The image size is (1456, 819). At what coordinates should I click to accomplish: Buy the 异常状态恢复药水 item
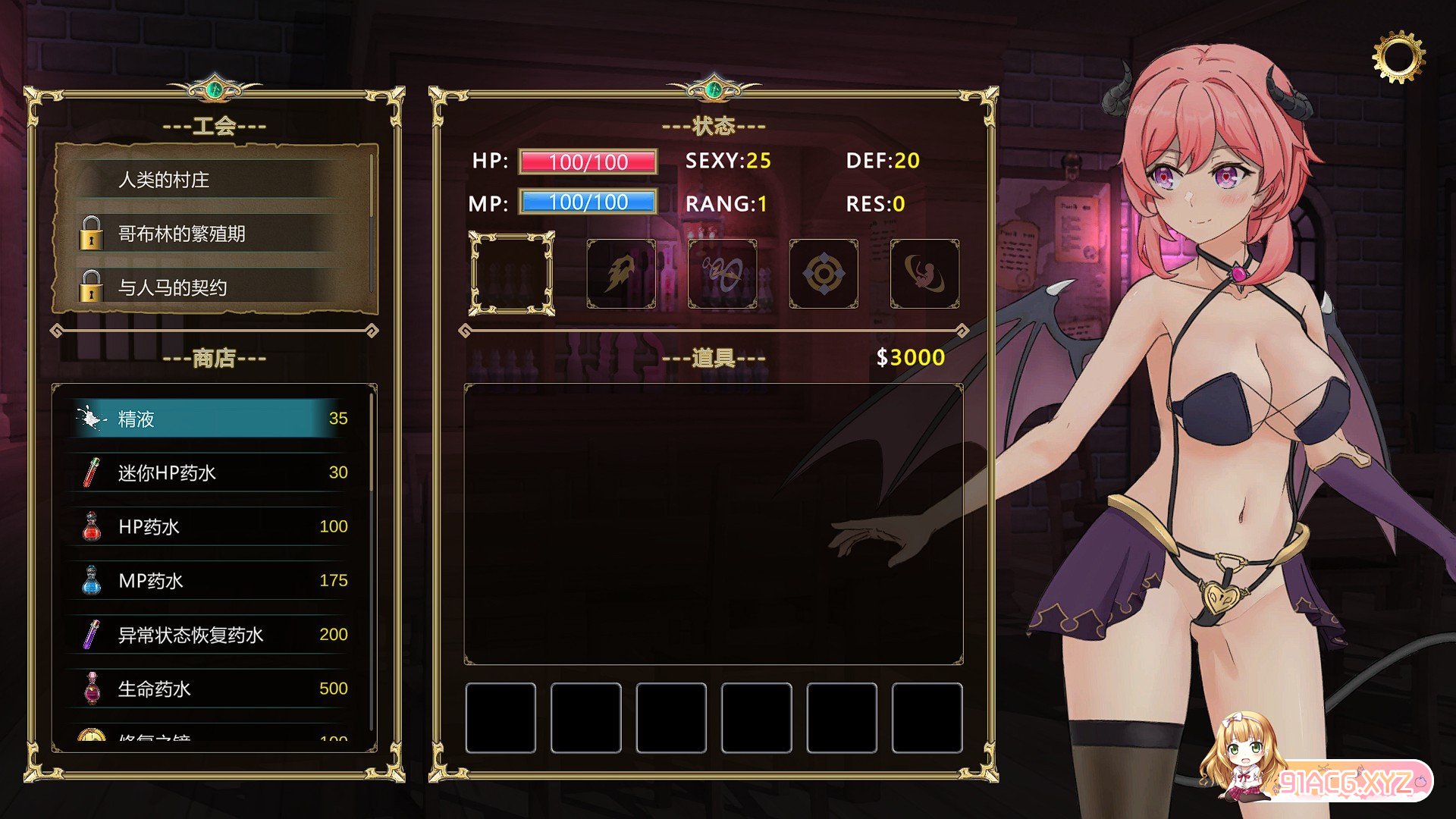(x=212, y=635)
